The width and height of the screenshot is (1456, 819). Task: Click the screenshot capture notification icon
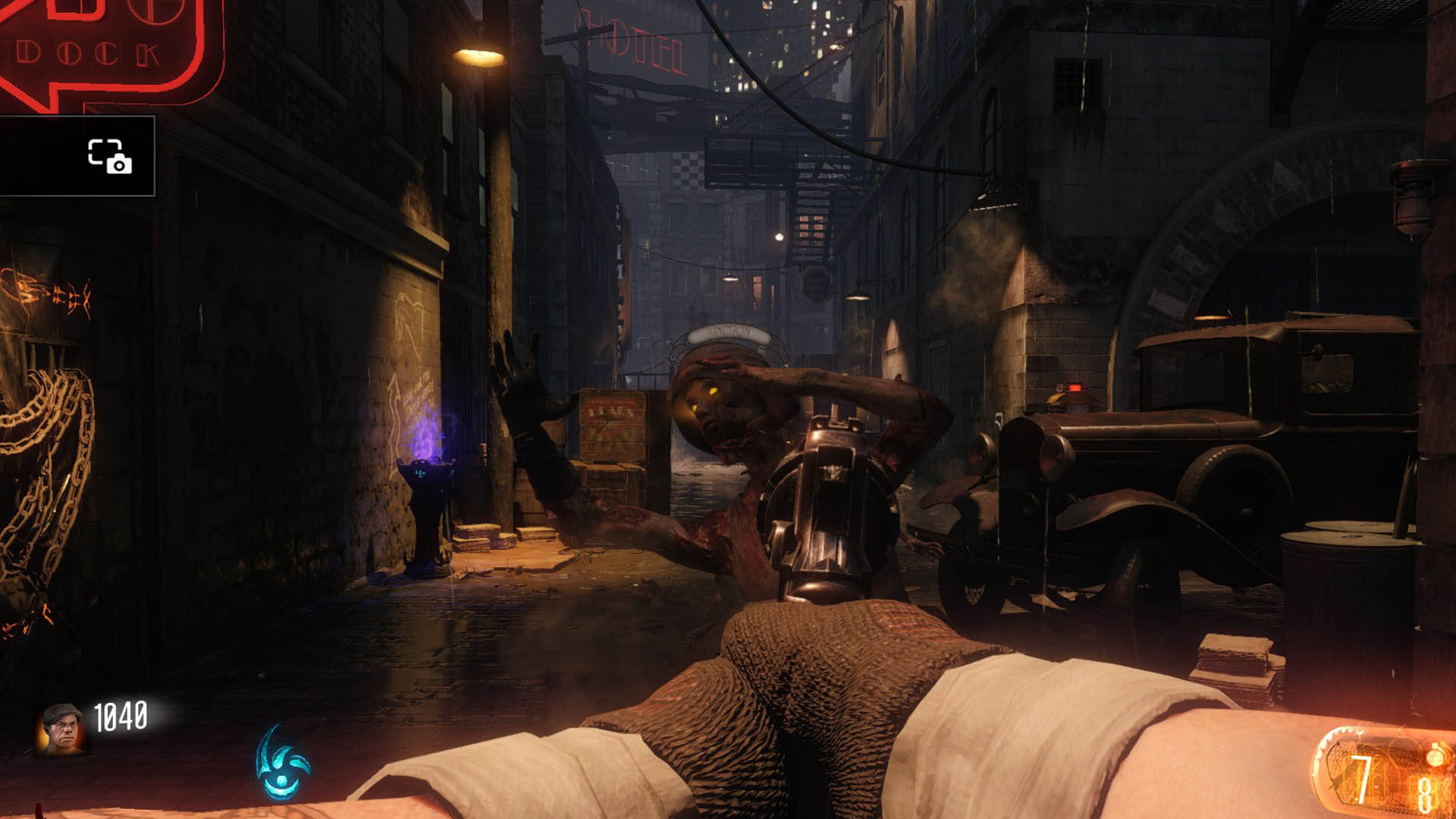click(110, 156)
